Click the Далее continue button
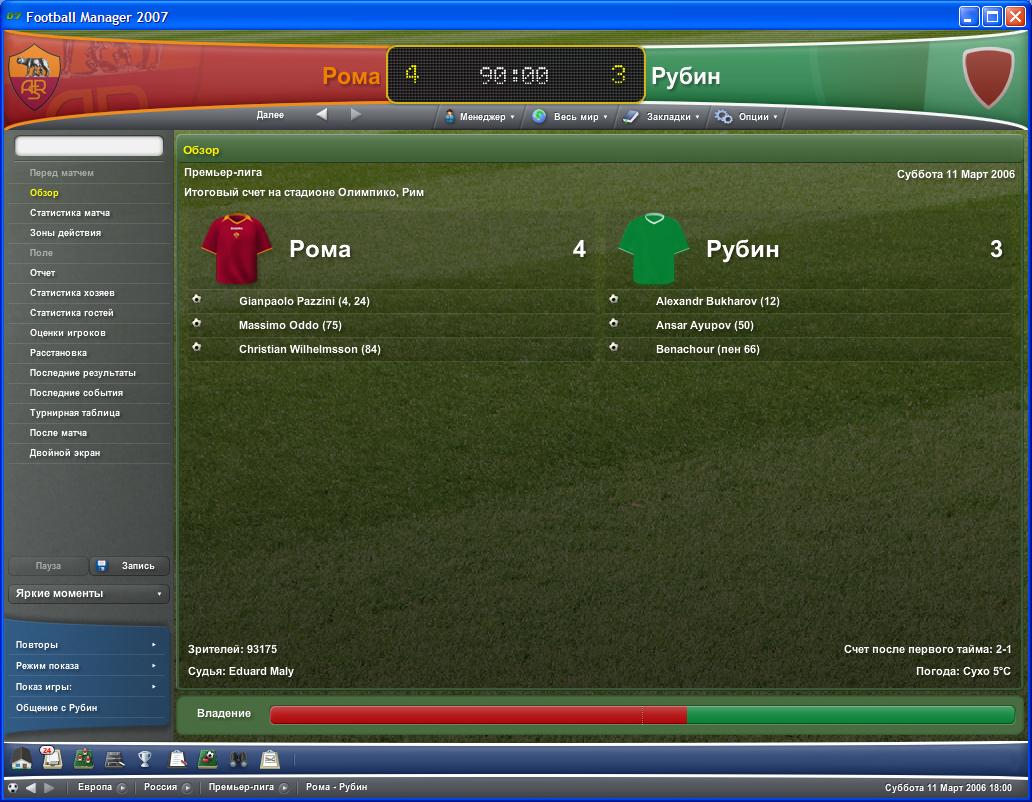Viewport: 1032px width, 802px height. tap(270, 115)
